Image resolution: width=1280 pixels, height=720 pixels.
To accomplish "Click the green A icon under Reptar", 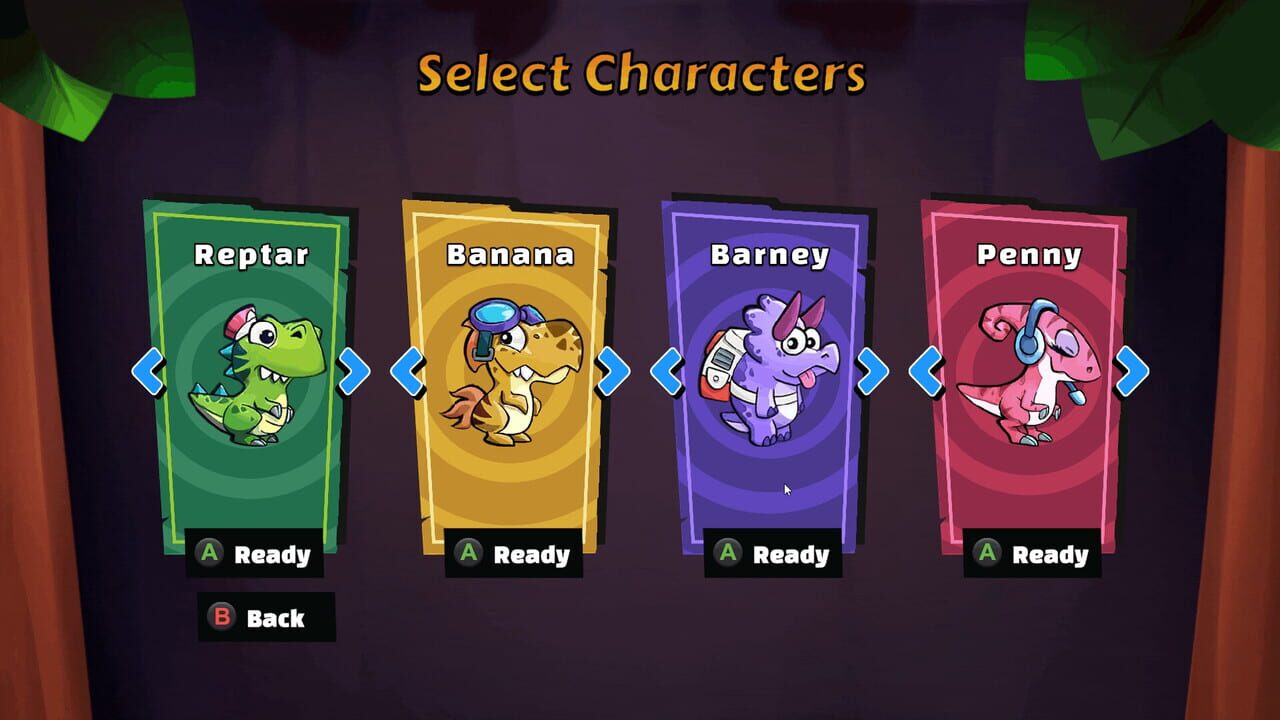I will tap(207, 553).
